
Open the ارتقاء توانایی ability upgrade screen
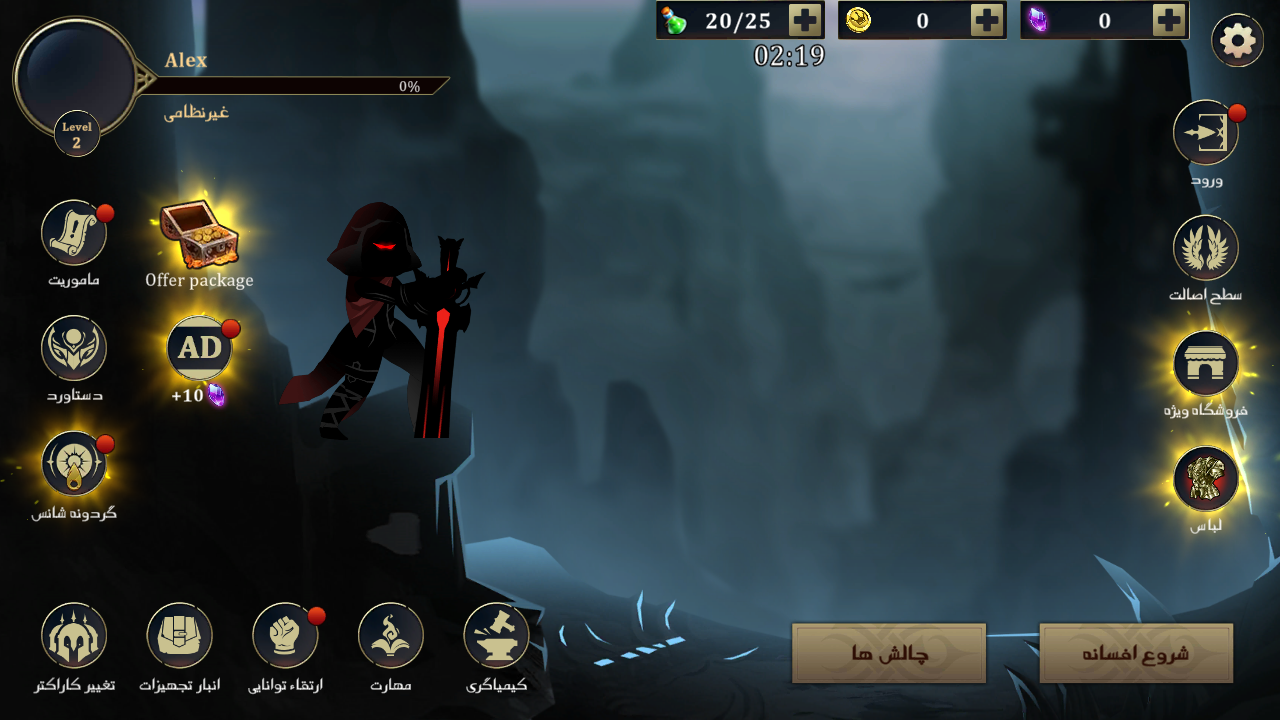click(x=285, y=635)
